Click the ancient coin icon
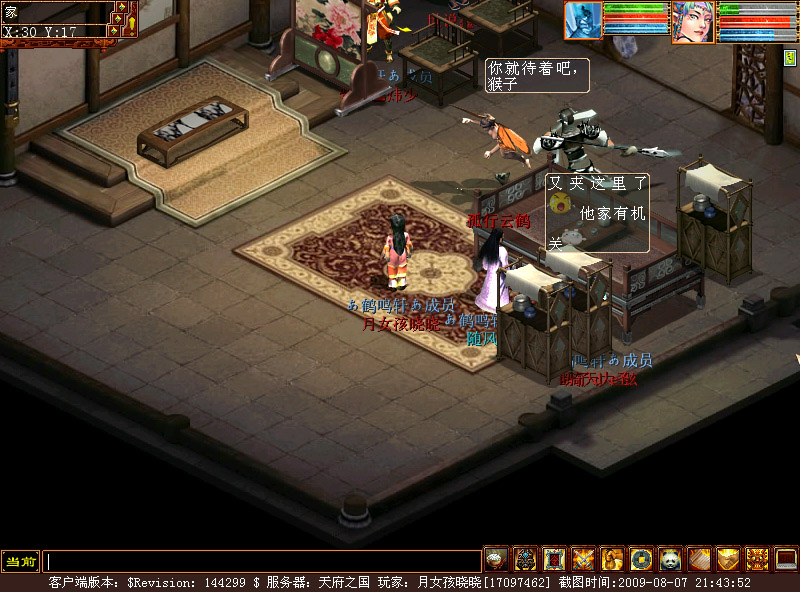Viewport: 800px width, 592px height. pos(641,559)
